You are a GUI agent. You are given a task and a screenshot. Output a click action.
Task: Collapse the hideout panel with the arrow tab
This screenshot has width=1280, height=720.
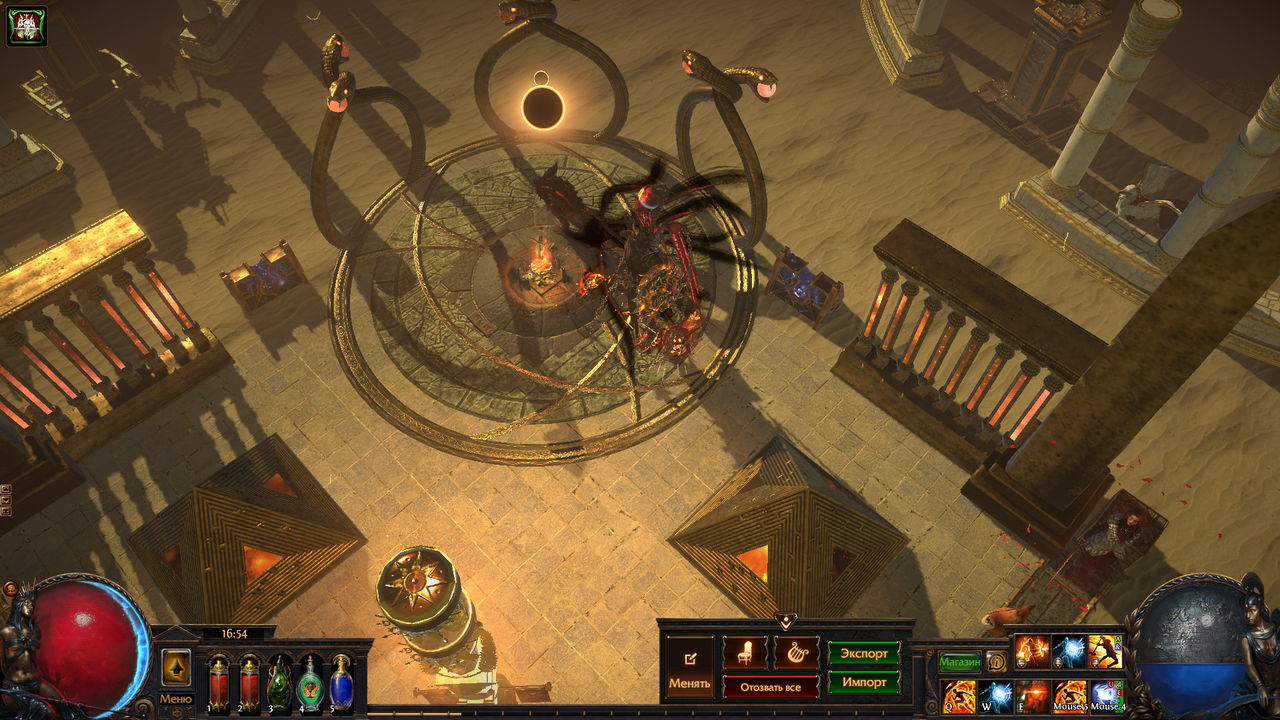tap(786, 622)
